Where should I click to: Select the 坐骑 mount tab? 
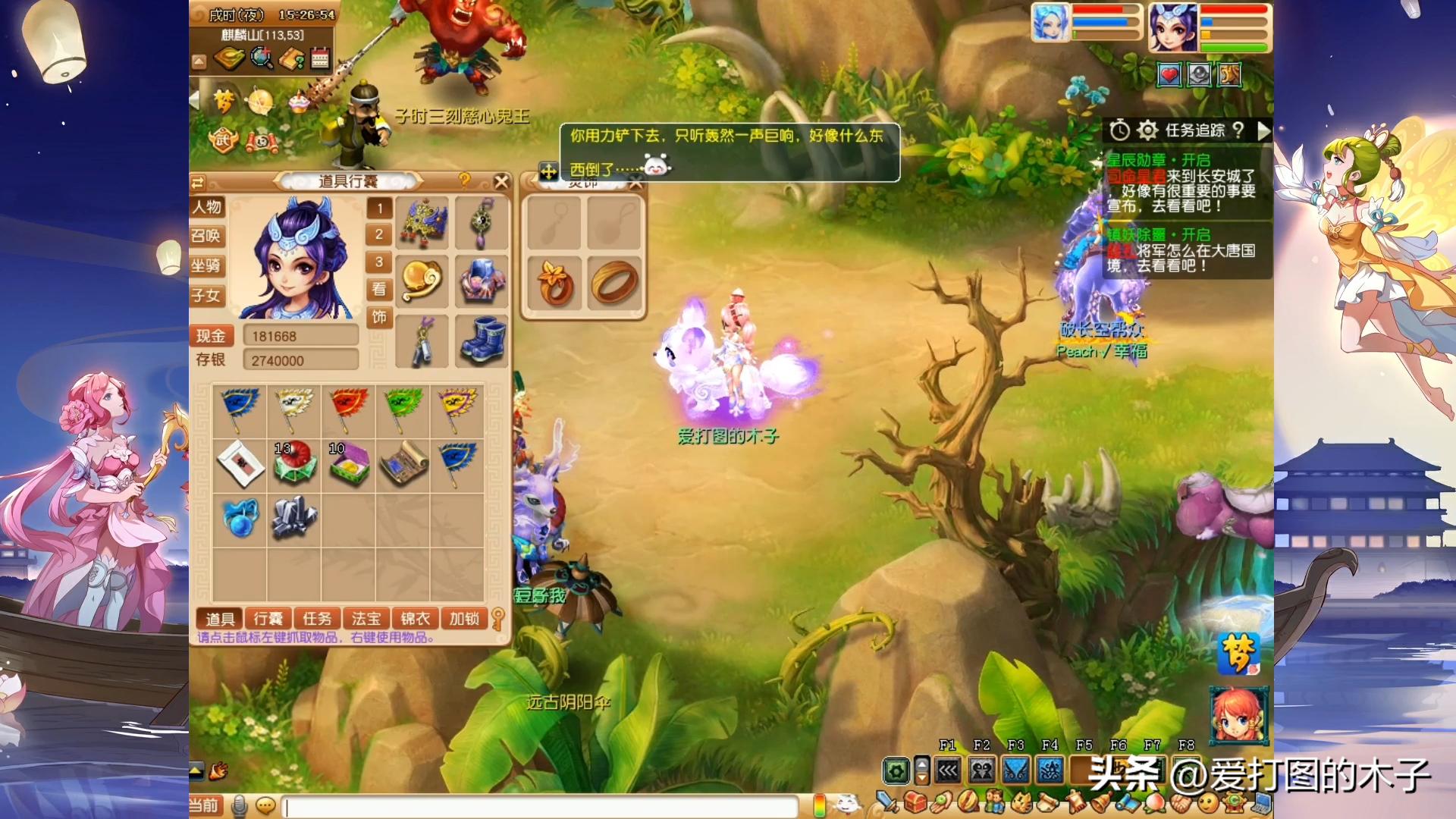coord(207,265)
